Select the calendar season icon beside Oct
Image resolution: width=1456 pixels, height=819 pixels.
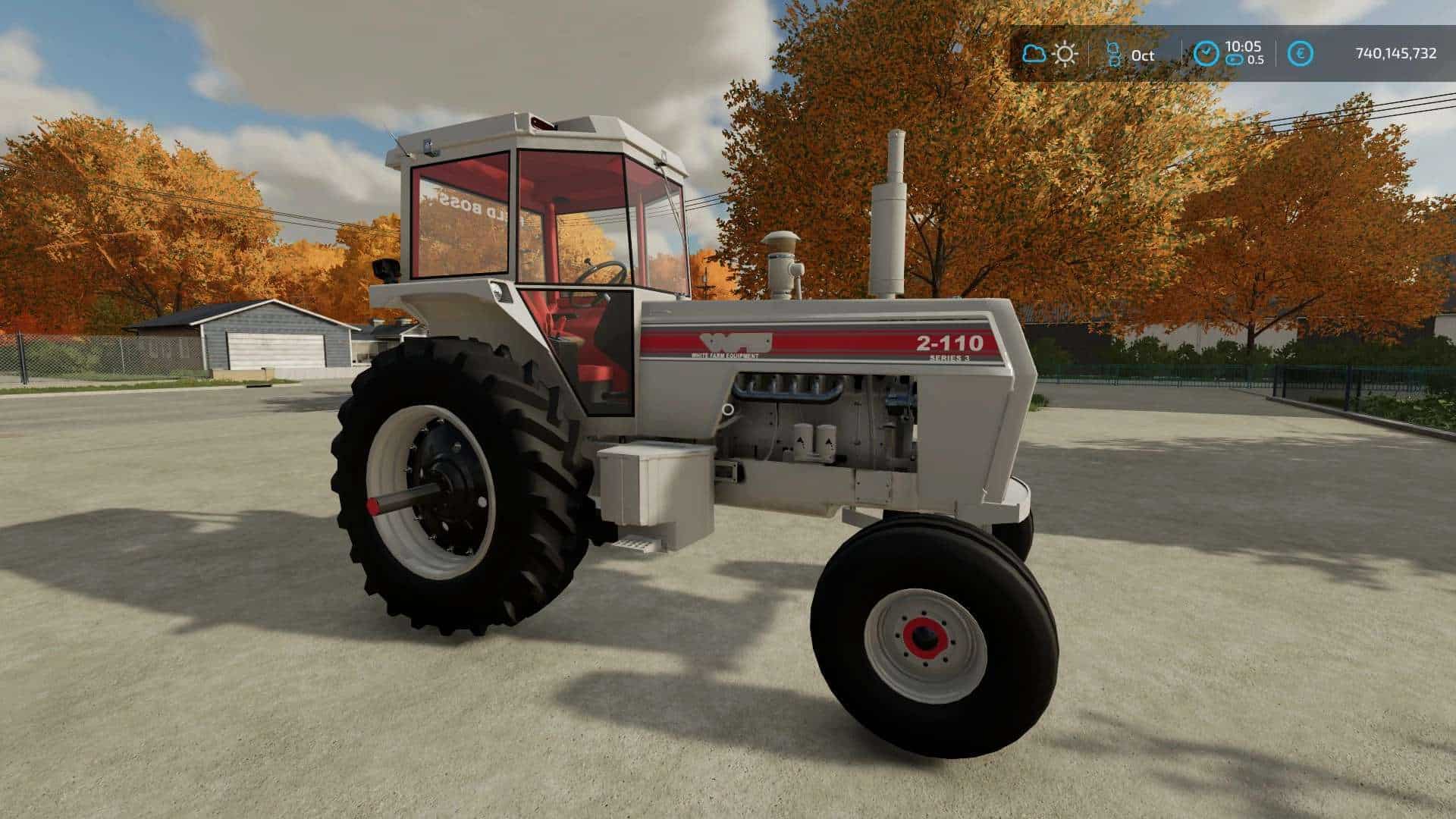[1113, 54]
